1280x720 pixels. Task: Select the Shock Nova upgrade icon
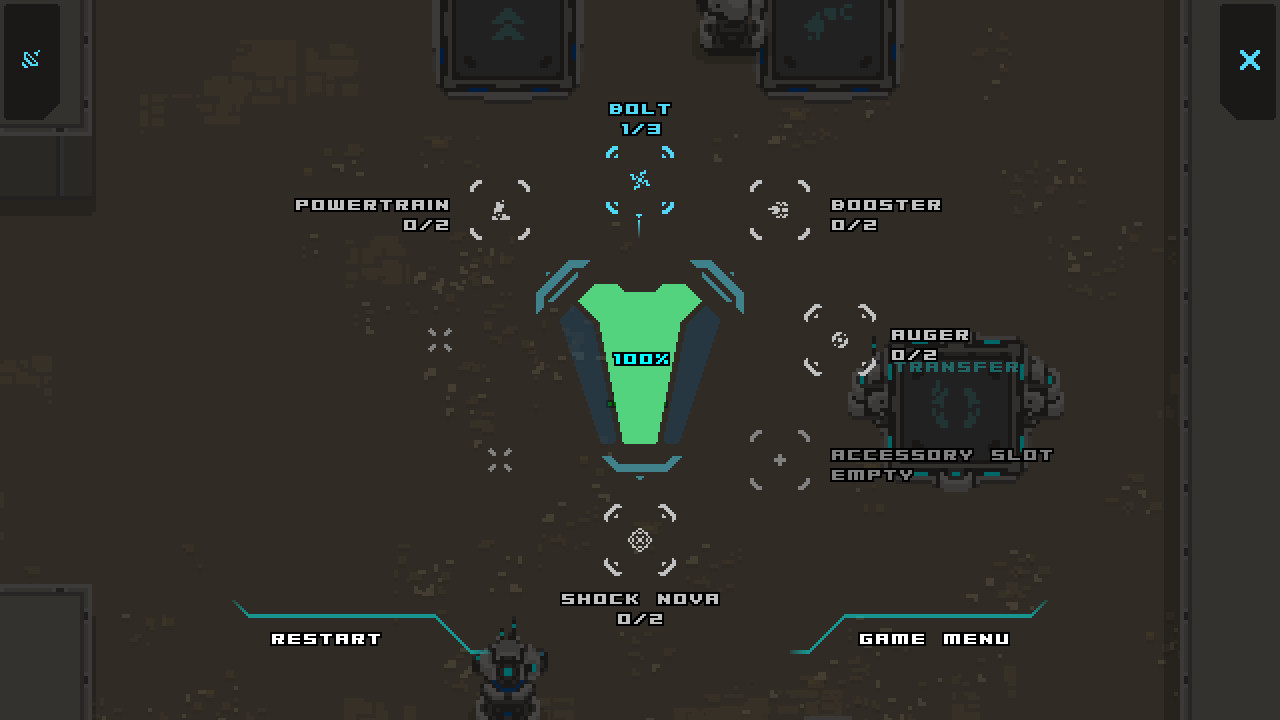point(638,540)
